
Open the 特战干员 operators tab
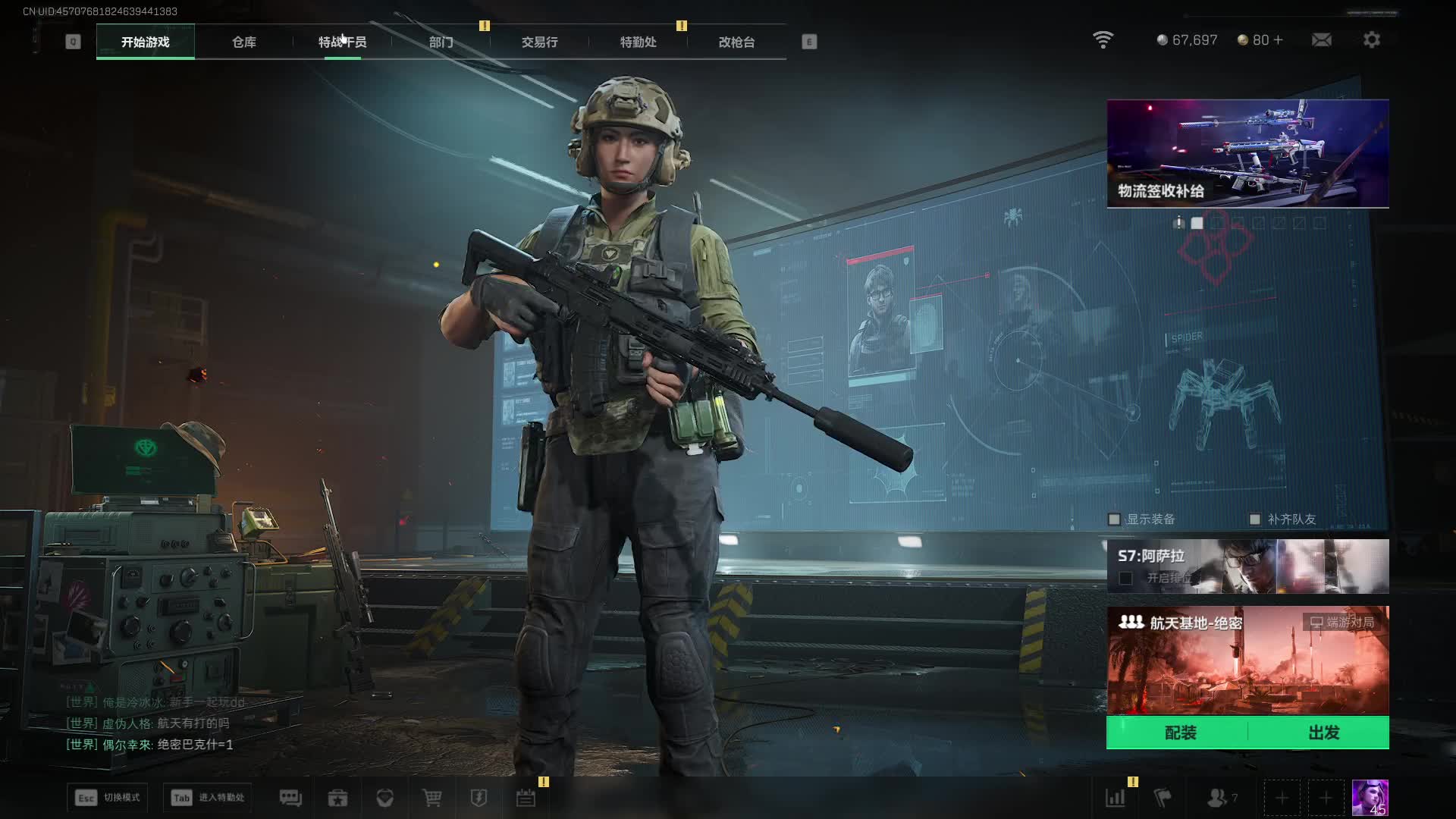click(x=342, y=42)
